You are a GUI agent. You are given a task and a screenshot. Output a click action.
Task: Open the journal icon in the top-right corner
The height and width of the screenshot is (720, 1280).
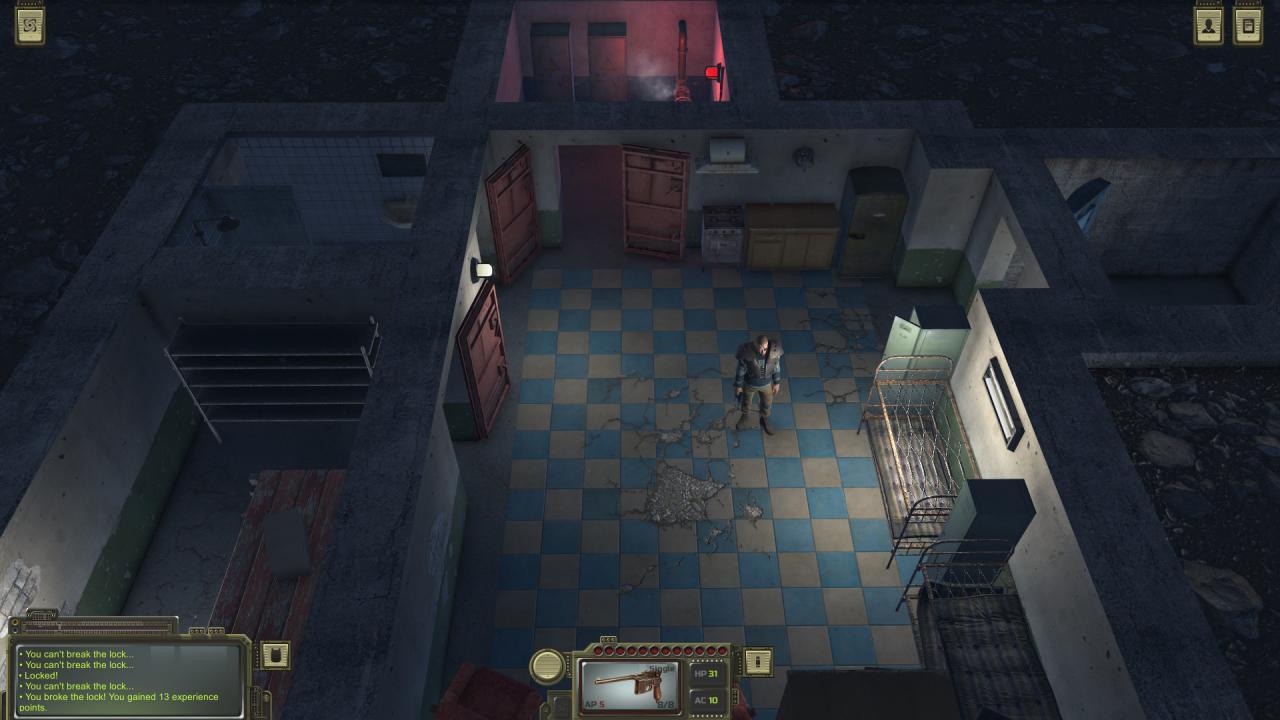(1248, 27)
